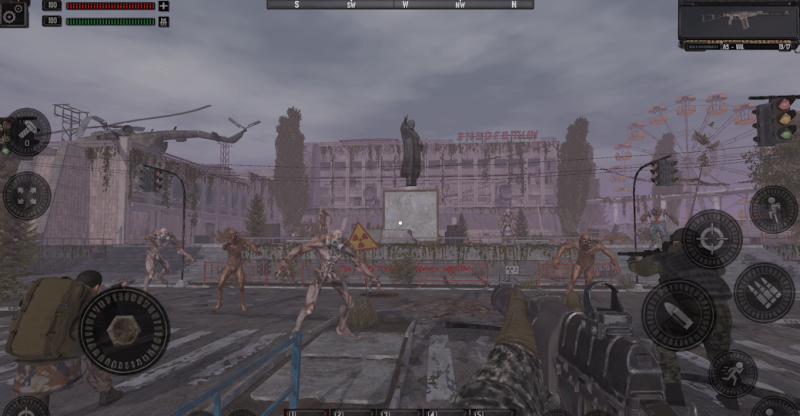Tap the standing figure stance button
This screenshot has width=800, height=416.
coord(773,209)
